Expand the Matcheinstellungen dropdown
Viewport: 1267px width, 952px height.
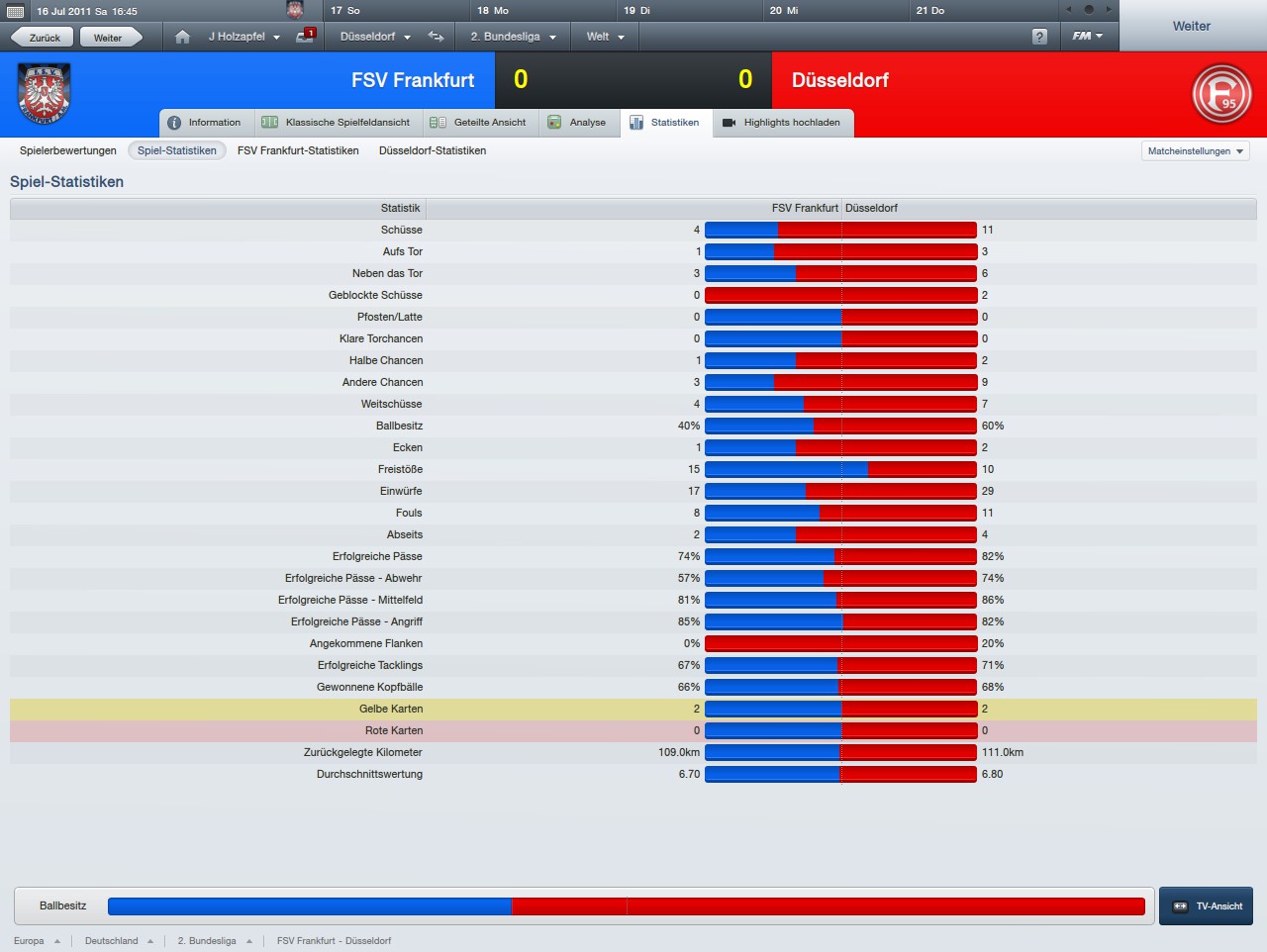pyautogui.click(x=1196, y=151)
